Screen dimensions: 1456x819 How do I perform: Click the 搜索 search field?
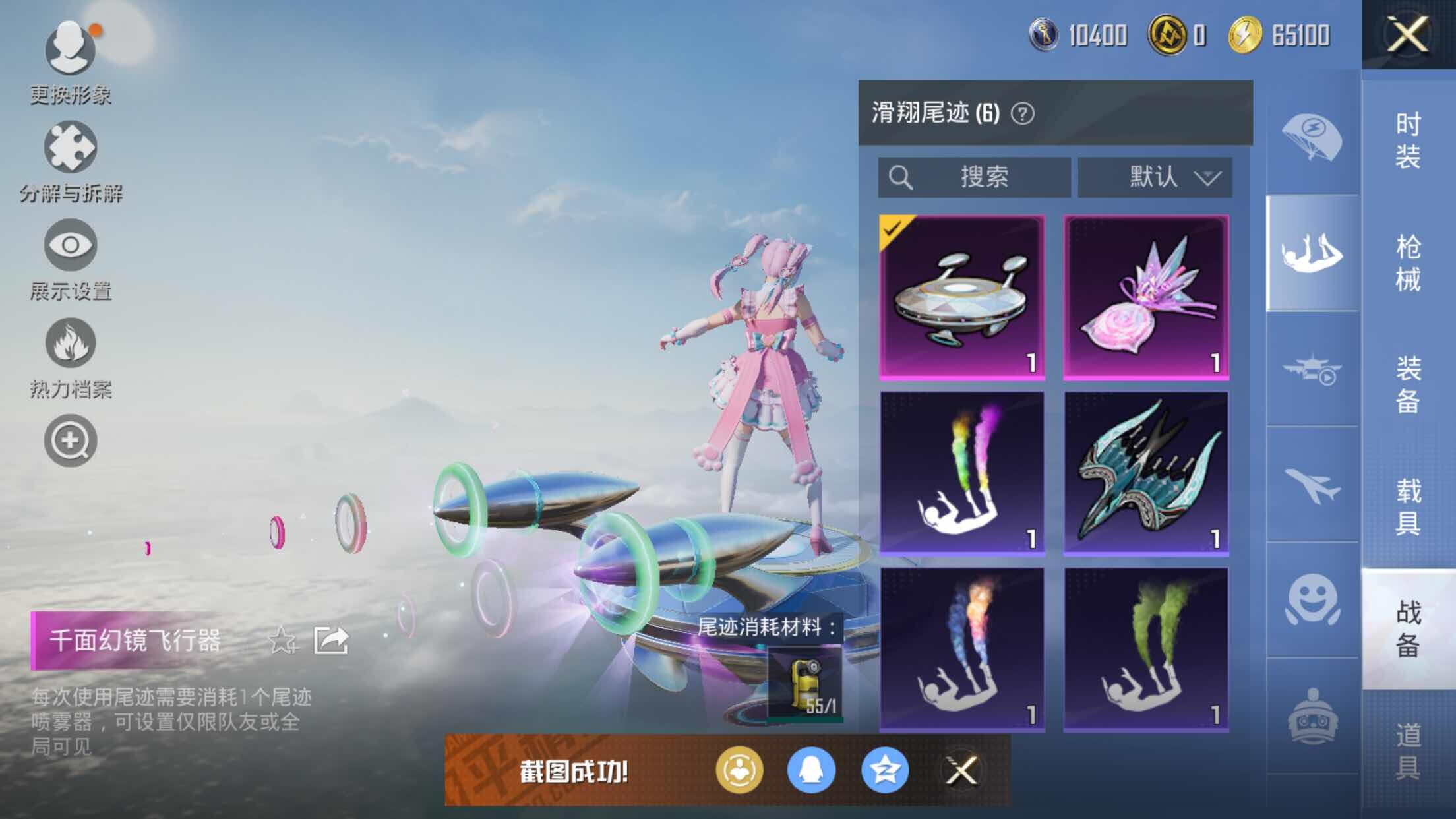pyautogui.click(x=974, y=177)
